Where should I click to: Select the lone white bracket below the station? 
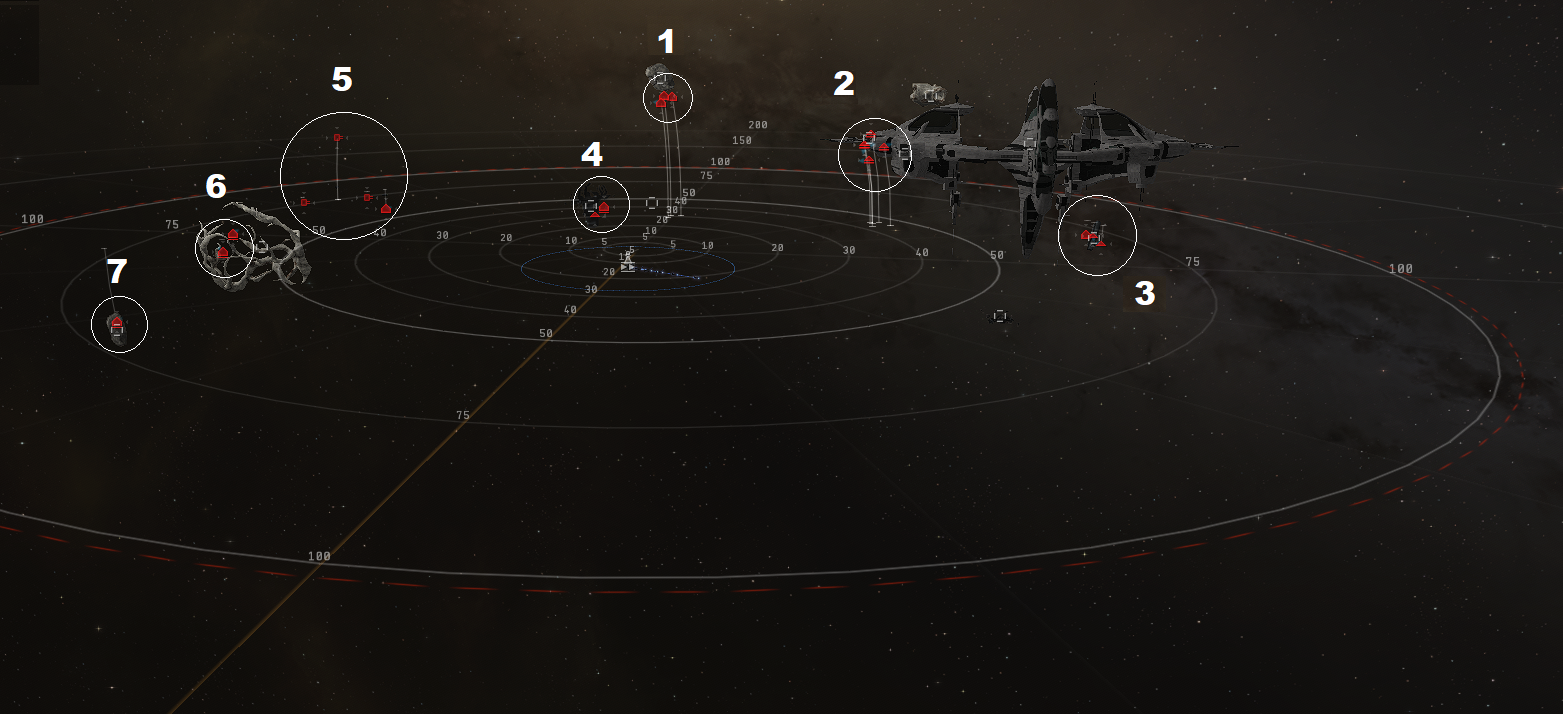(x=999, y=316)
